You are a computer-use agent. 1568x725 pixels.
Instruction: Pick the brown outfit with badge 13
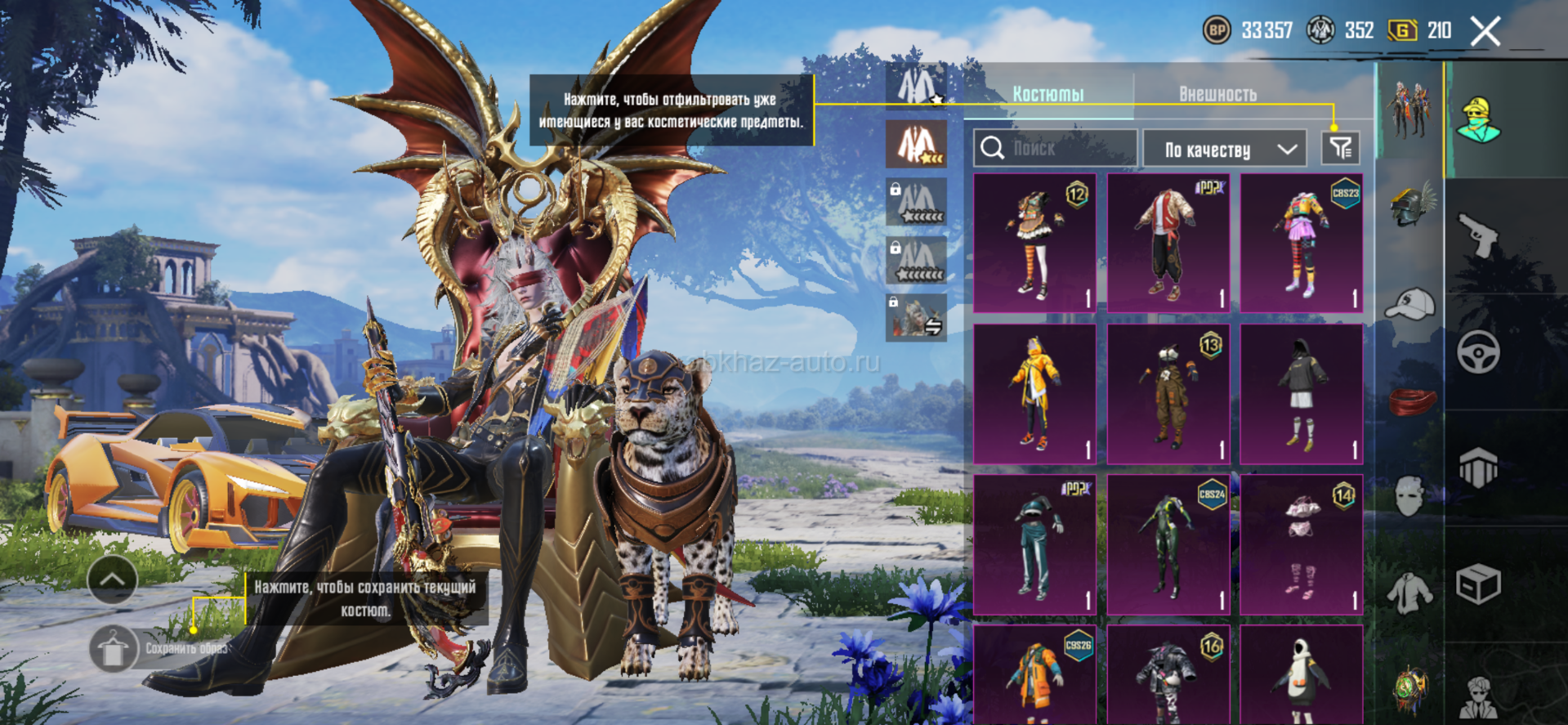pos(1168,394)
